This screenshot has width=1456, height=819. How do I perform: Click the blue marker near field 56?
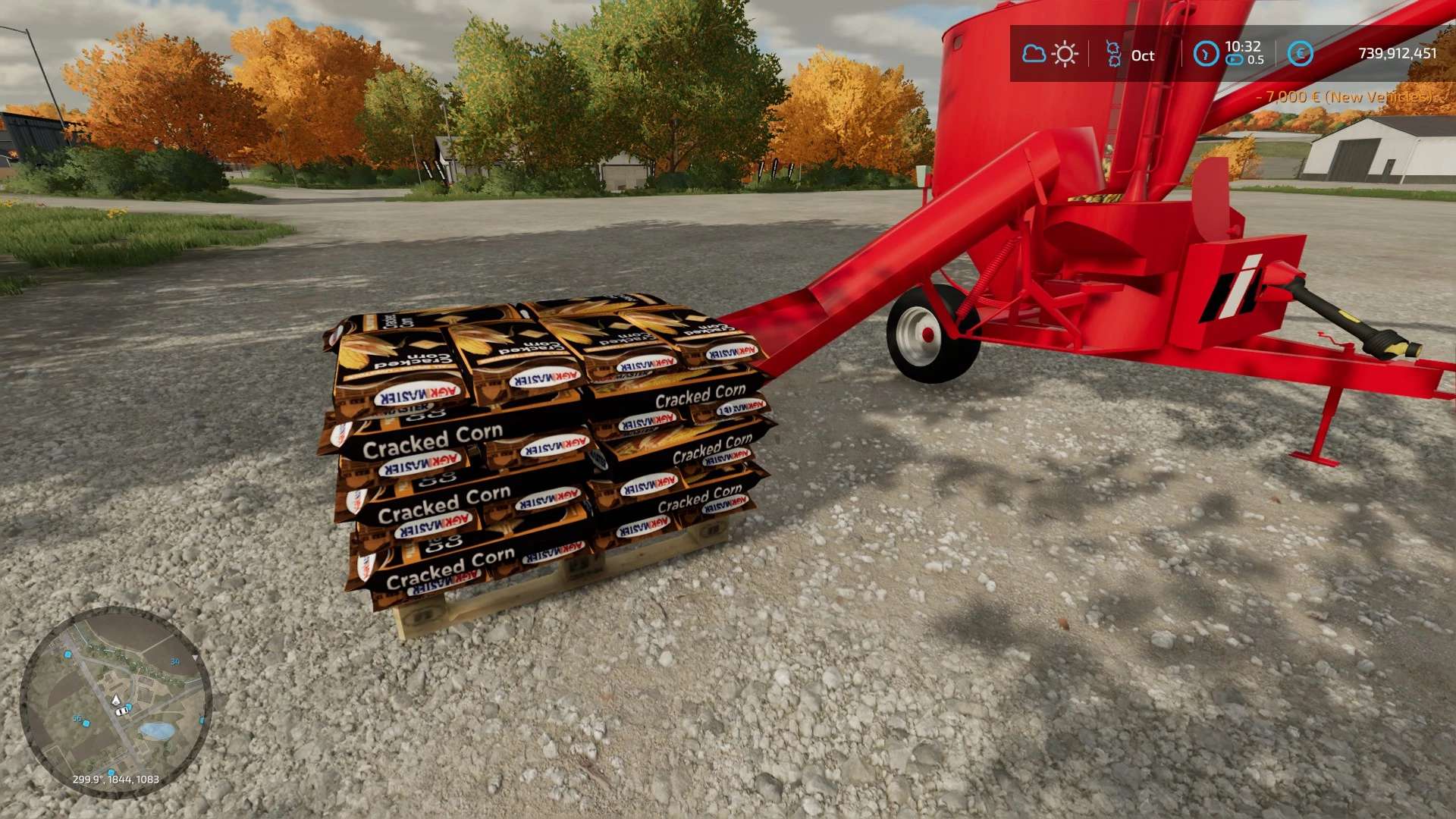86,723
